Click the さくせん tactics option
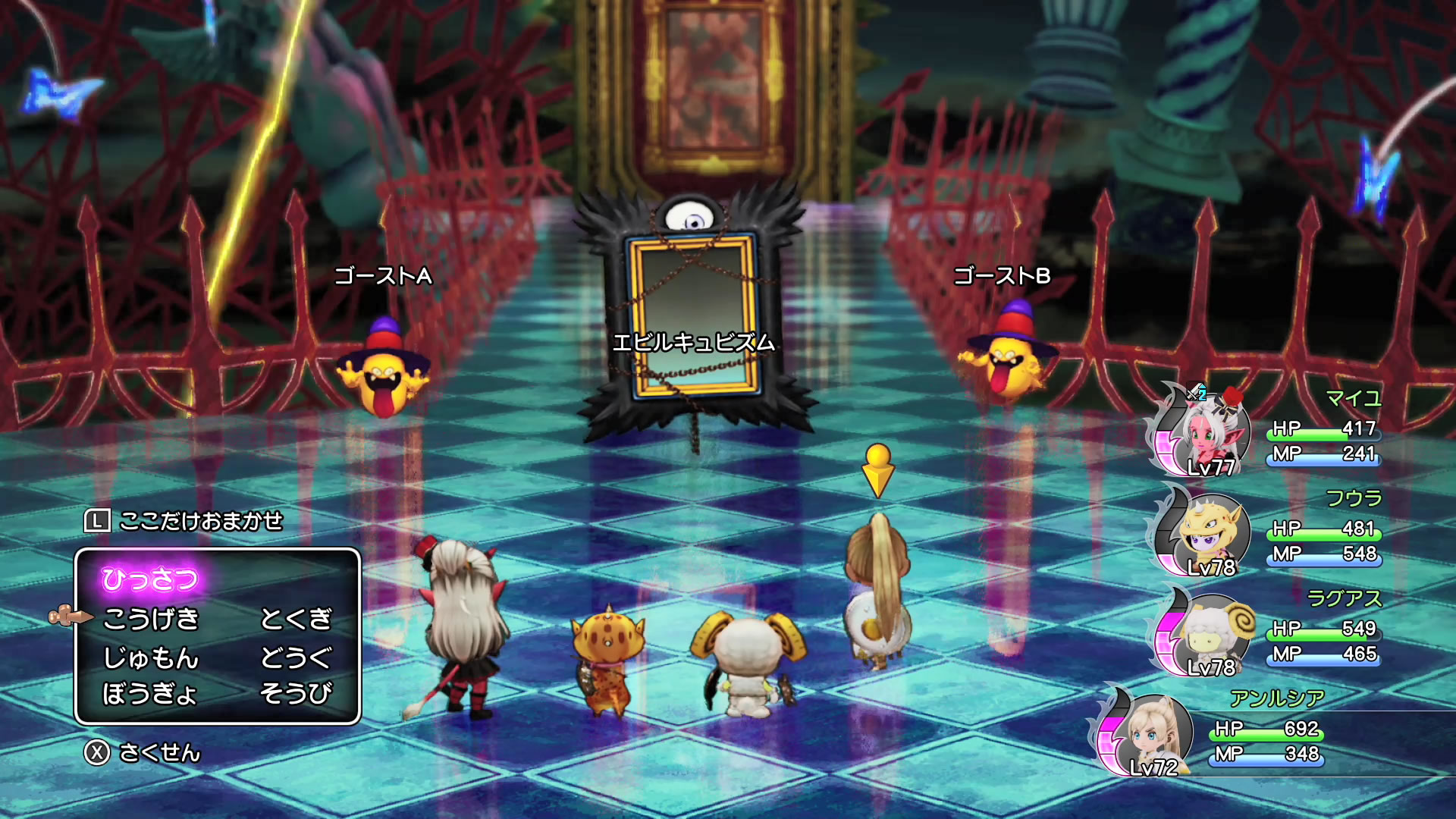Viewport: 1456px width, 819px height. [159, 752]
